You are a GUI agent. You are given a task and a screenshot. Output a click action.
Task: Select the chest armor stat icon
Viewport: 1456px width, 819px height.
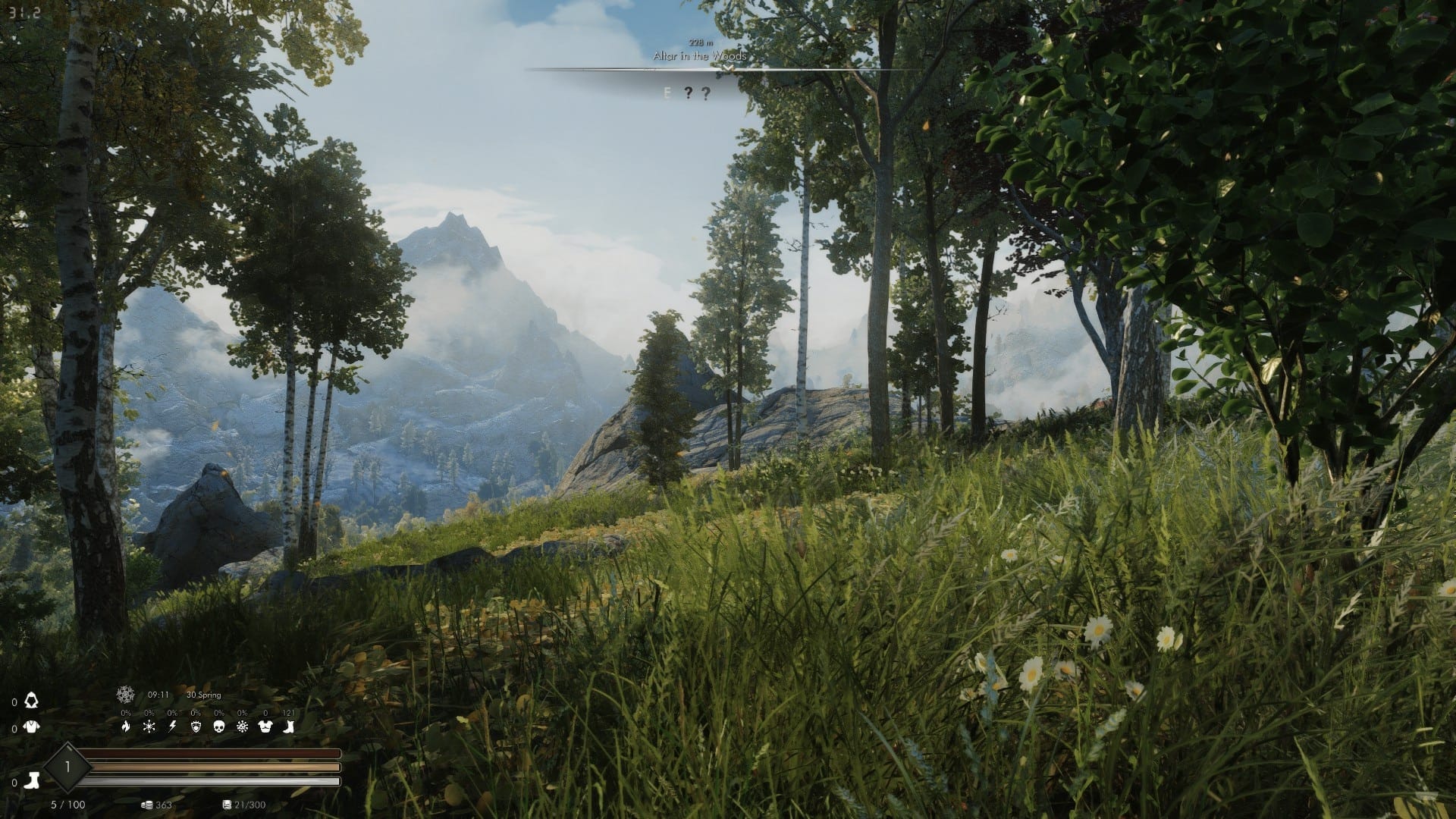265,727
